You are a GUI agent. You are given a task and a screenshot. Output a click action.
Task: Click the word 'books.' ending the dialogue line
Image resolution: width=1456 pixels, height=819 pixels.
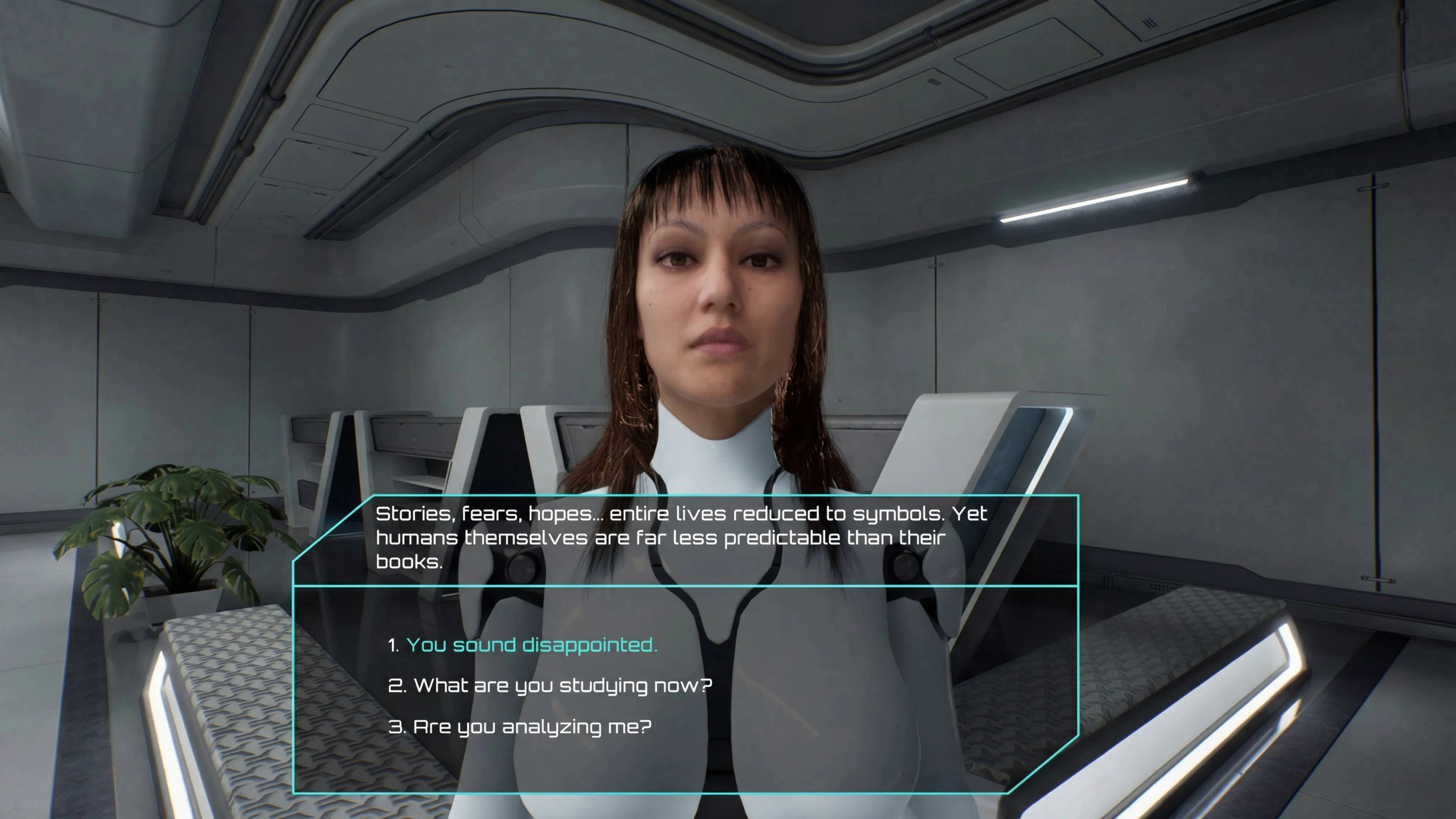pyautogui.click(x=410, y=562)
